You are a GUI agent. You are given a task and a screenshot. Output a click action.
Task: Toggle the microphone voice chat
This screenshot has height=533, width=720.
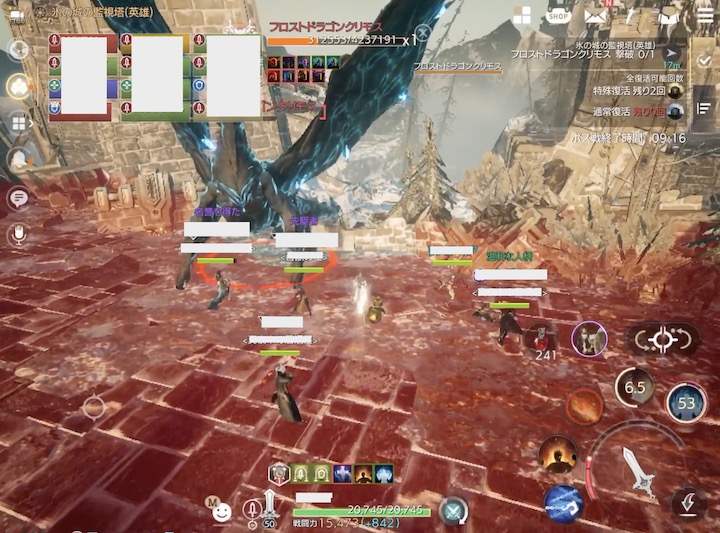[x=17, y=234]
